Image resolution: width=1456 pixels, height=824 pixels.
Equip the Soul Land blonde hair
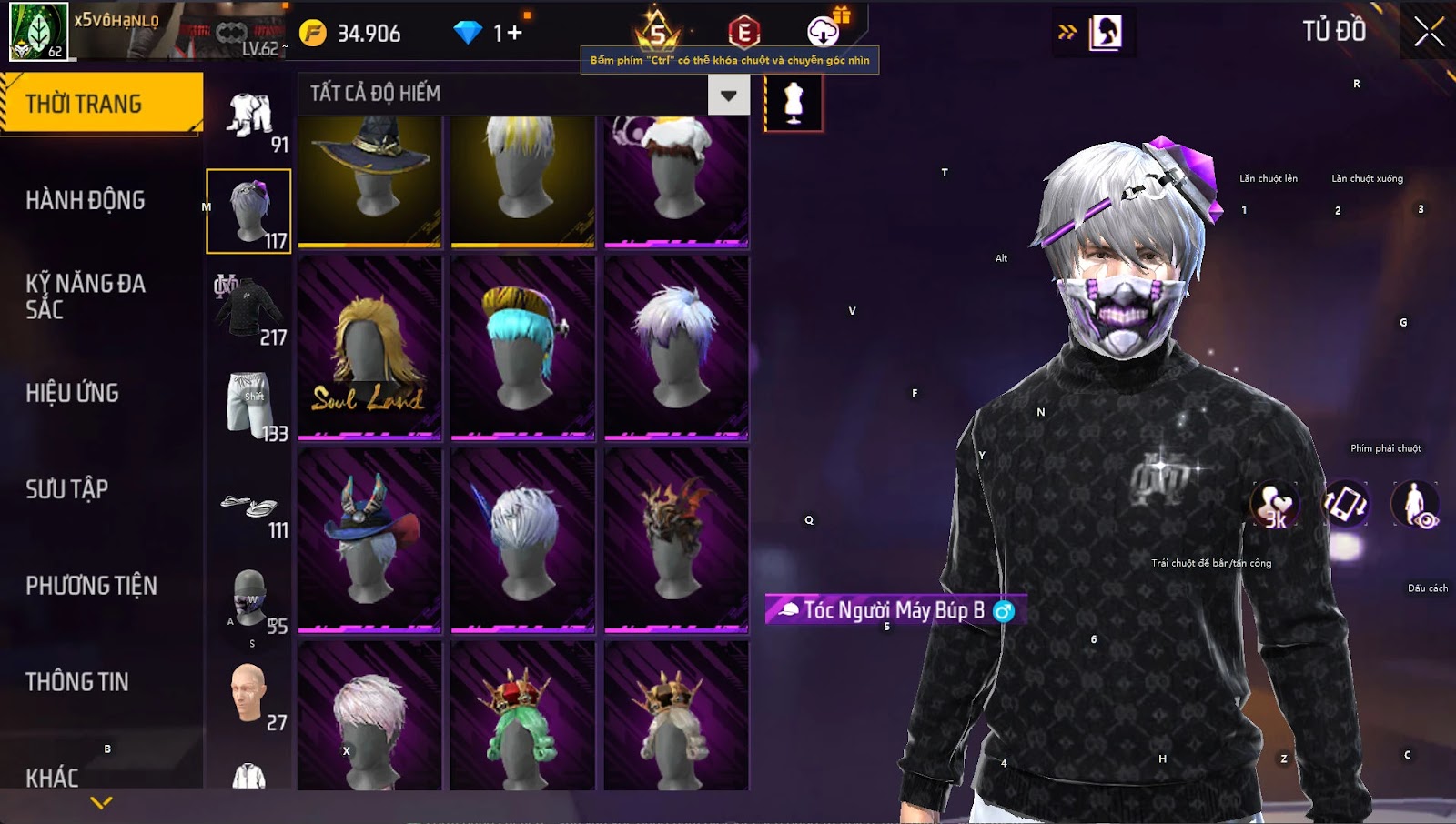pyautogui.click(x=369, y=347)
